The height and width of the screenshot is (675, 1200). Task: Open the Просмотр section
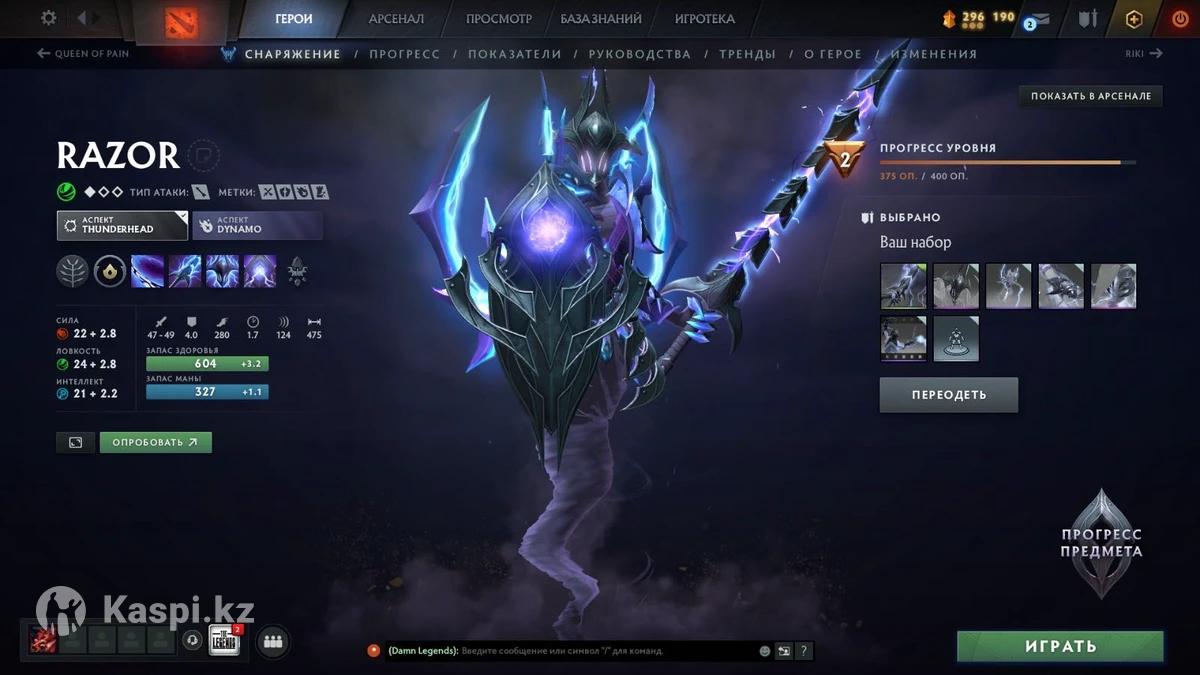[x=499, y=19]
